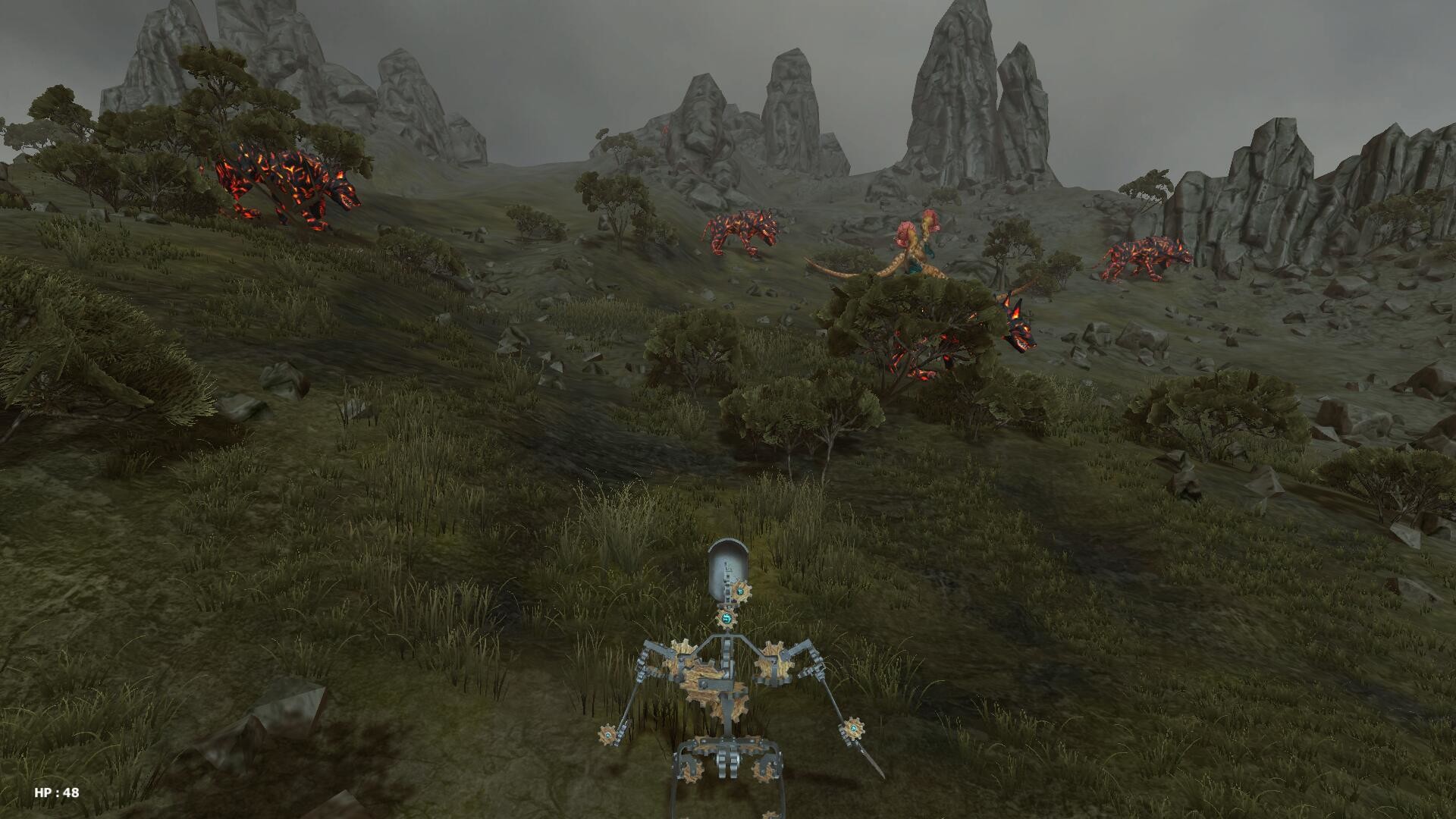Click the glowing gear on the spear weapon
This screenshot has height=819, width=1456.
pyautogui.click(x=854, y=726)
